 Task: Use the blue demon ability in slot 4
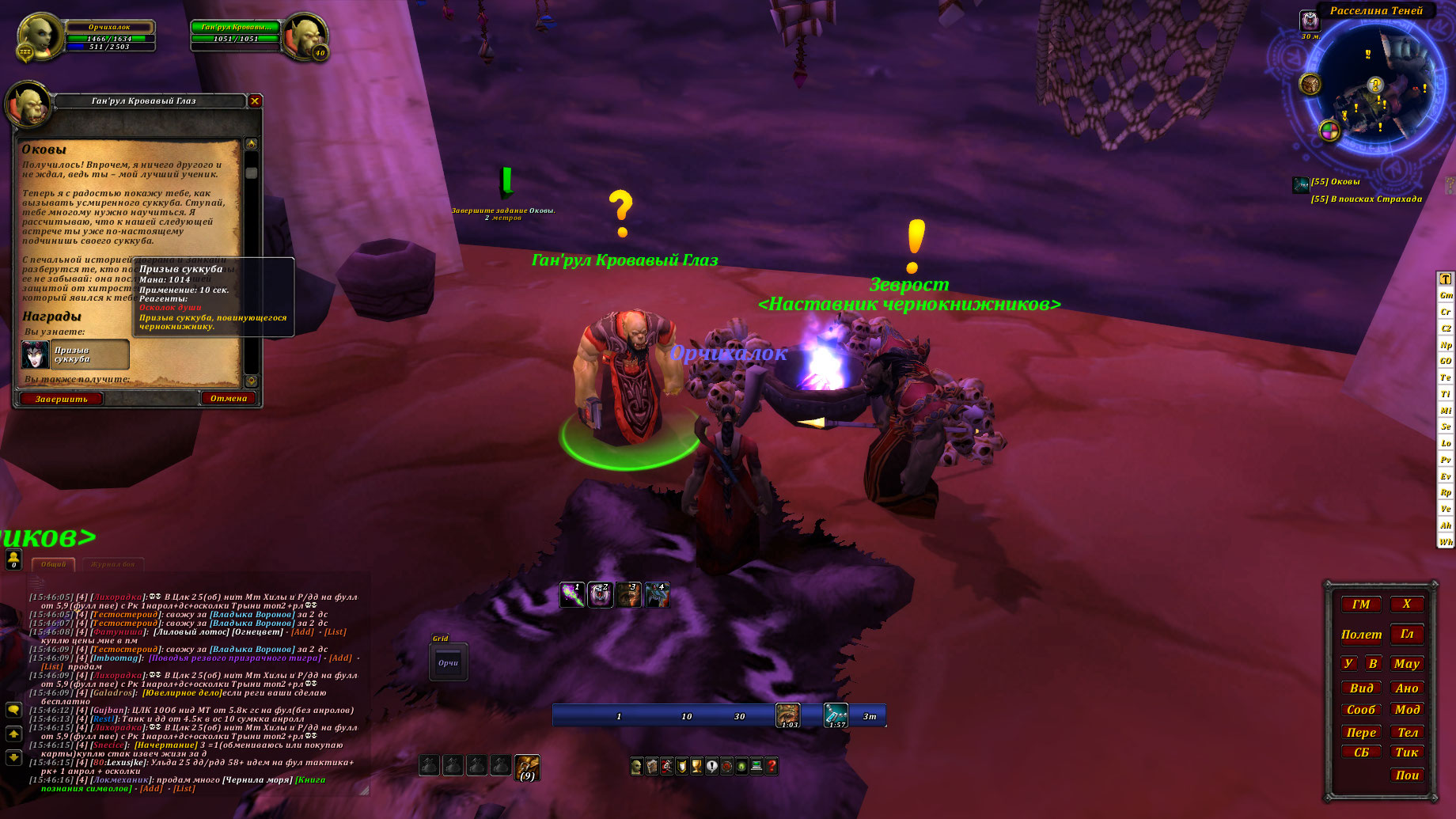point(658,594)
